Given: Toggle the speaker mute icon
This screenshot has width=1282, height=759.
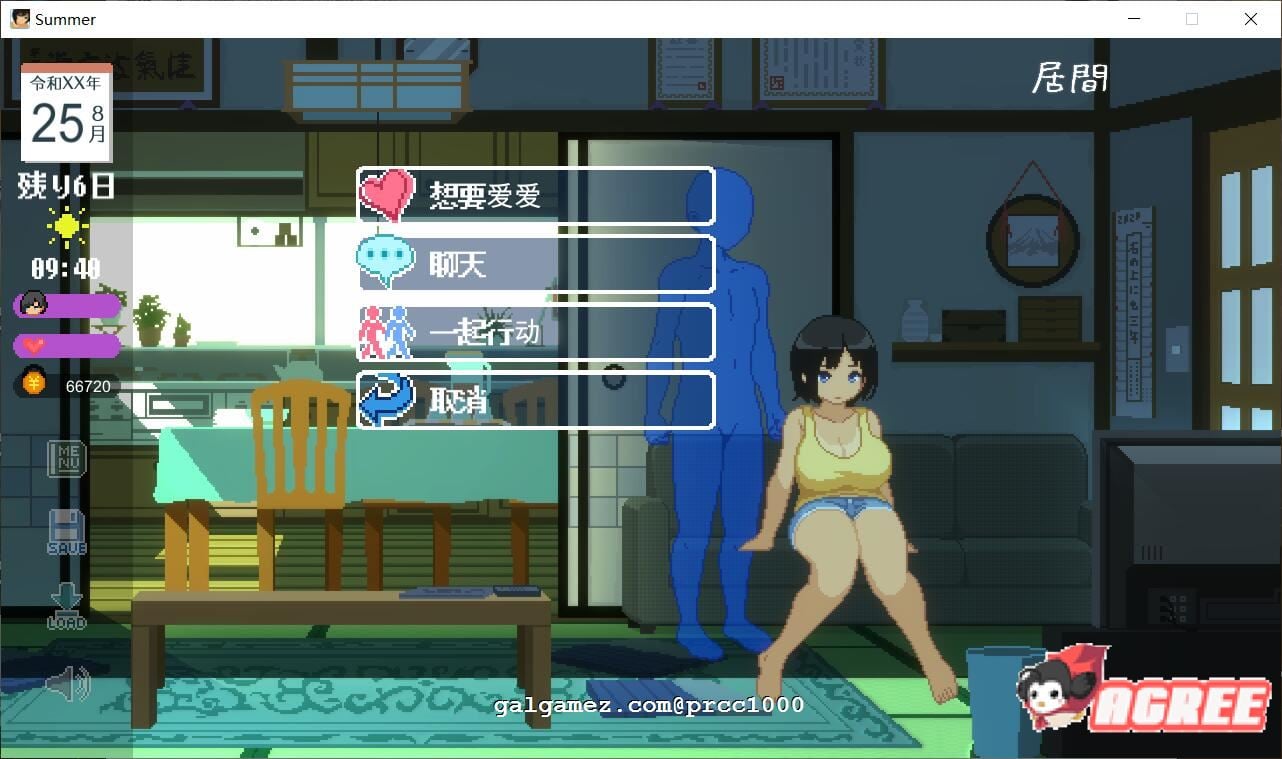Looking at the screenshot, I should [66, 684].
